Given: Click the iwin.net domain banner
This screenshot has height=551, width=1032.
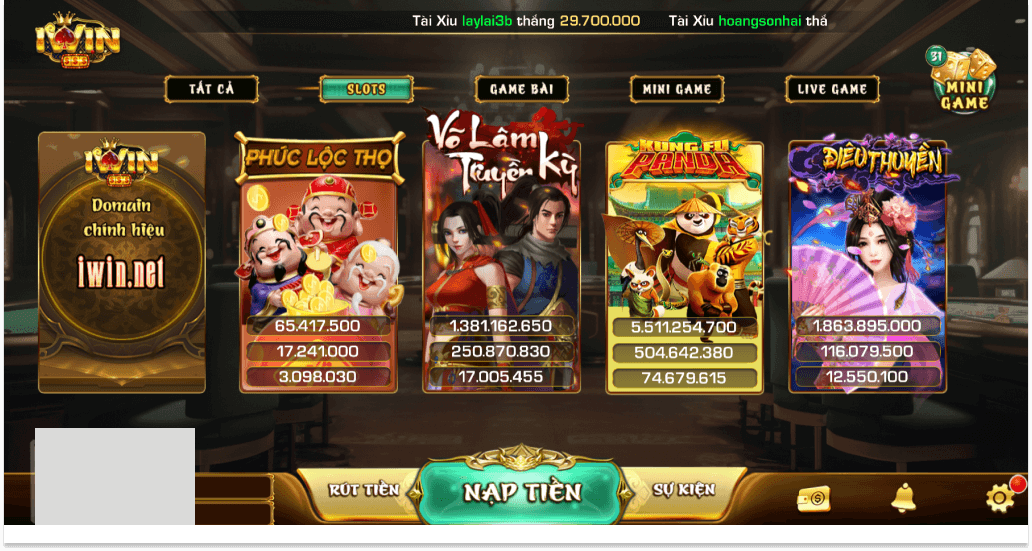Looking at the screenshot, I should click(122, 262).
